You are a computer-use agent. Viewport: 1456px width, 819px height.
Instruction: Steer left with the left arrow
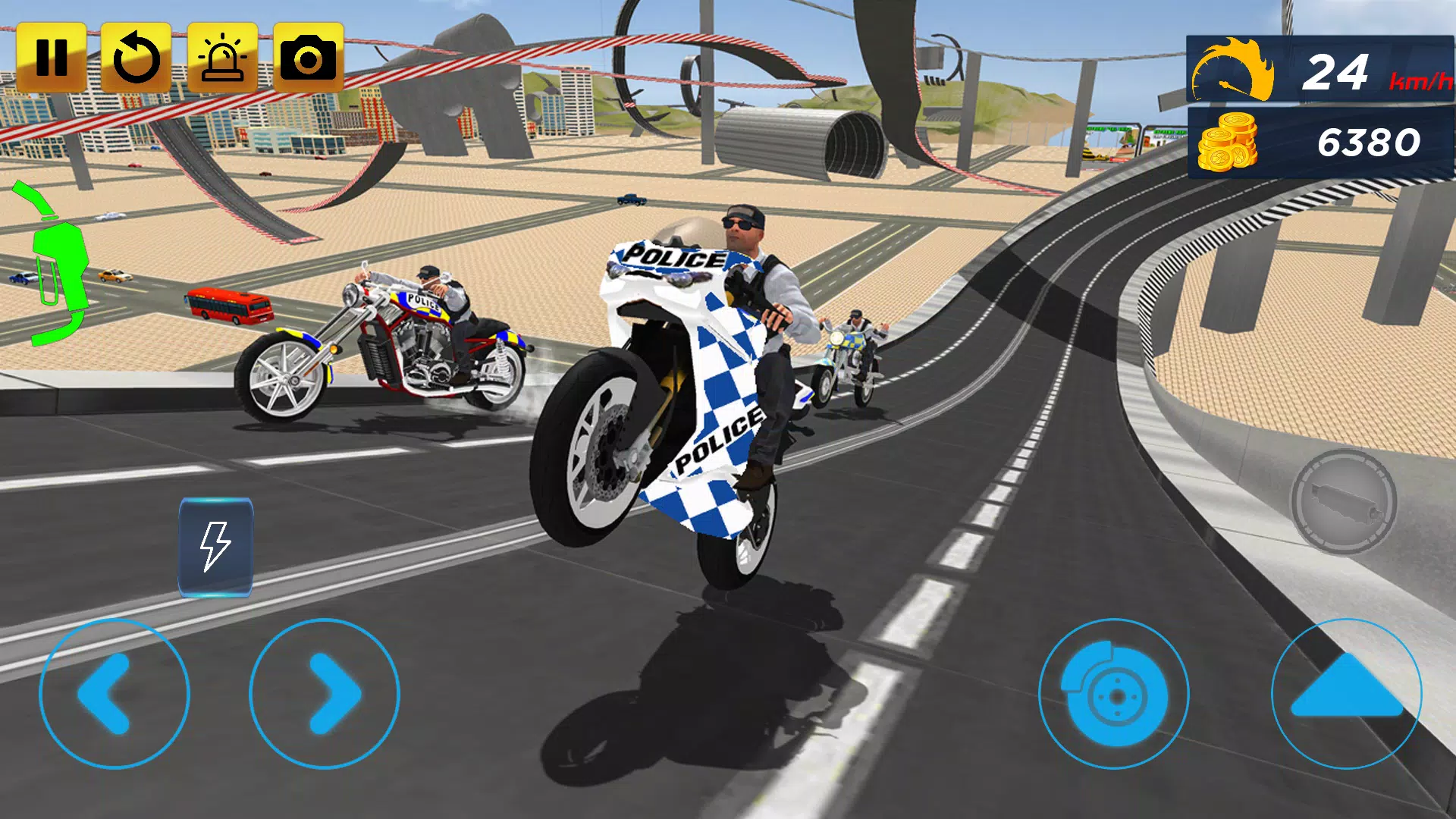pyautogui.click(x=114, y=693)
